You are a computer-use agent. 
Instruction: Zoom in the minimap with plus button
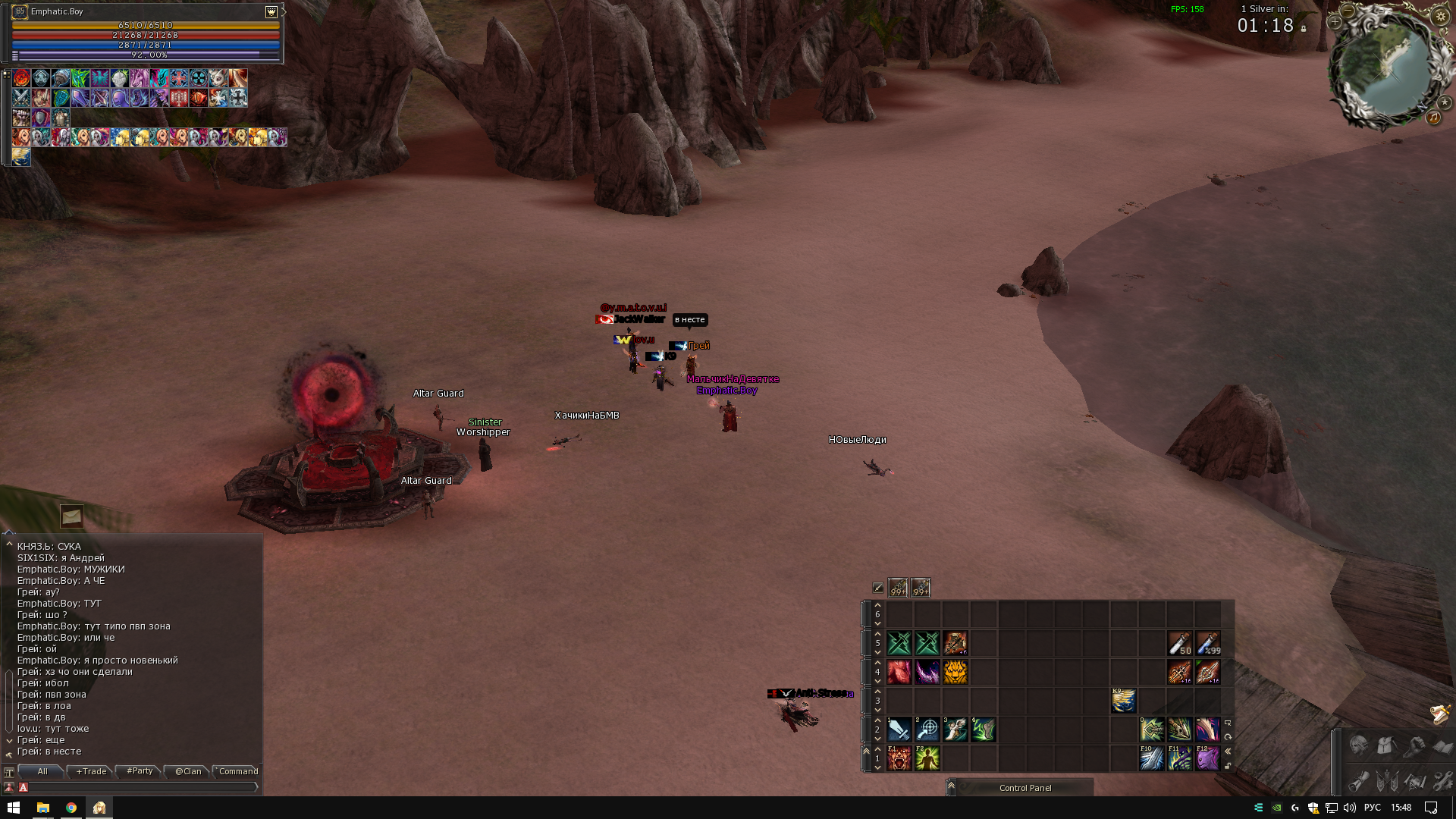[x=1335, y=22]
